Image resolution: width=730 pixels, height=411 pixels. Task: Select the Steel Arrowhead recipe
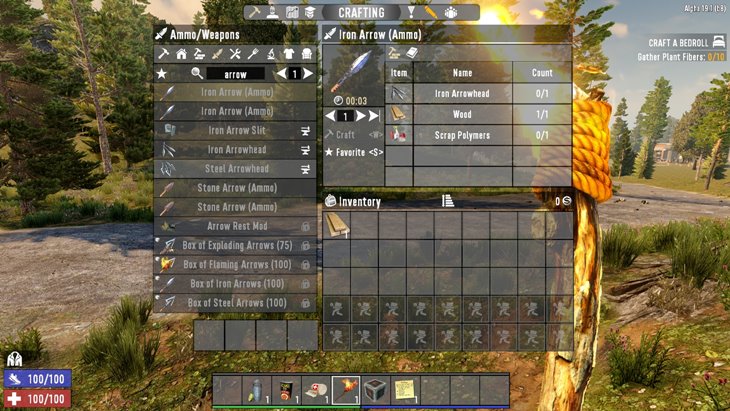236,168
